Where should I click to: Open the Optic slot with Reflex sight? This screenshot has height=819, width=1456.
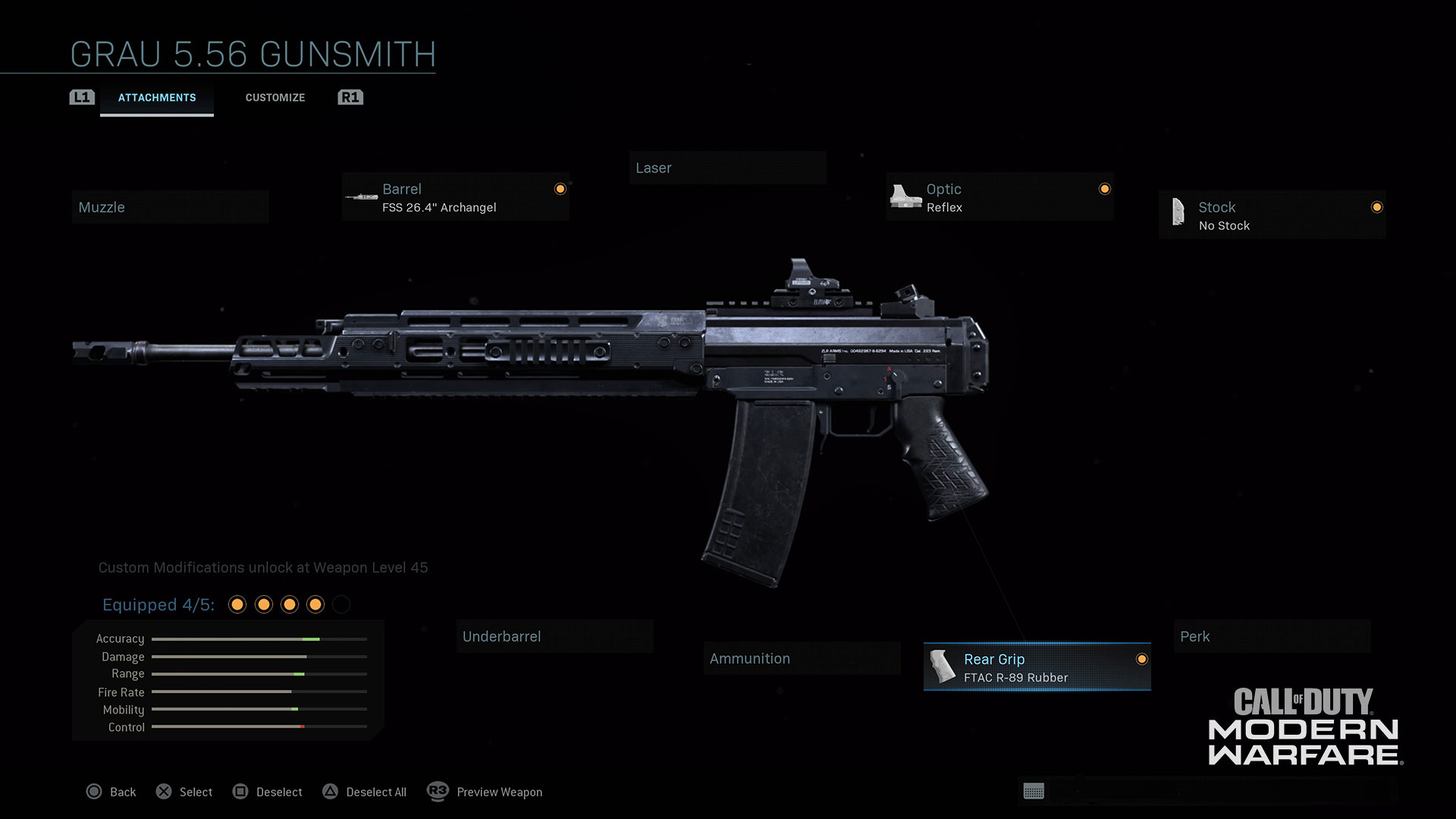click(x=999, y=198)
